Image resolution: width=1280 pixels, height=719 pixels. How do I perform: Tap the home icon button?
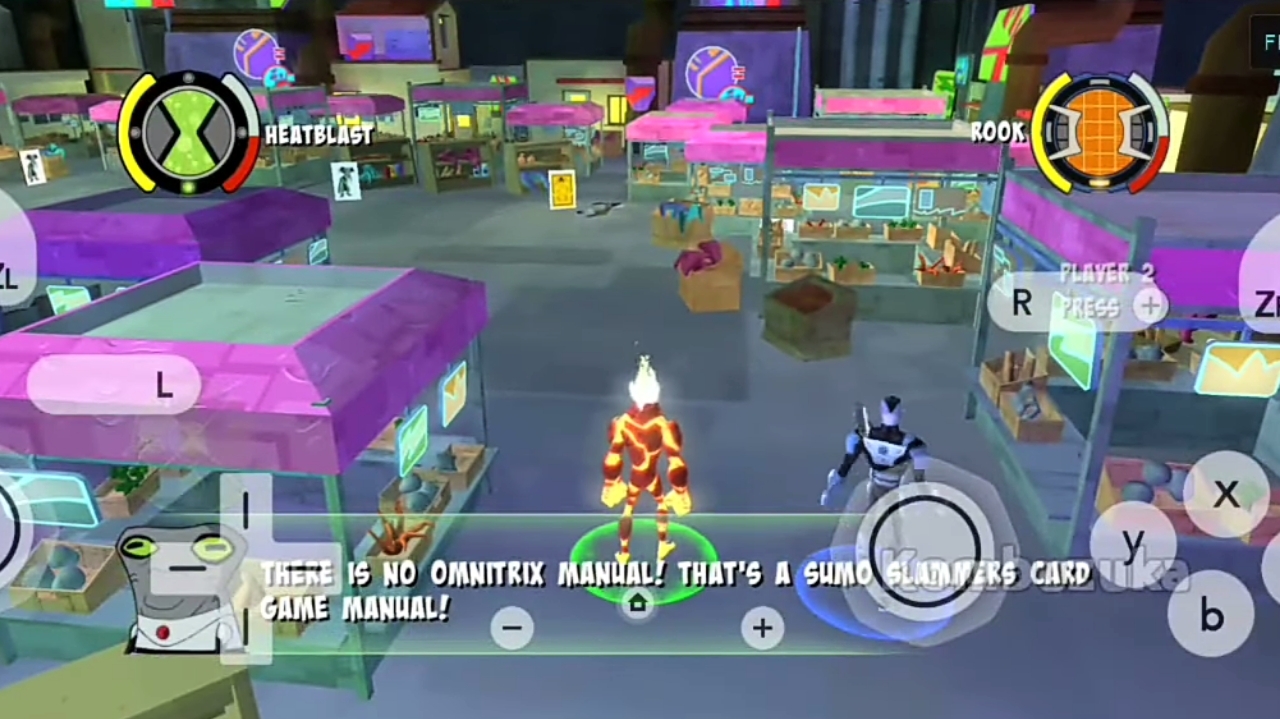click(x=637, y=603)
